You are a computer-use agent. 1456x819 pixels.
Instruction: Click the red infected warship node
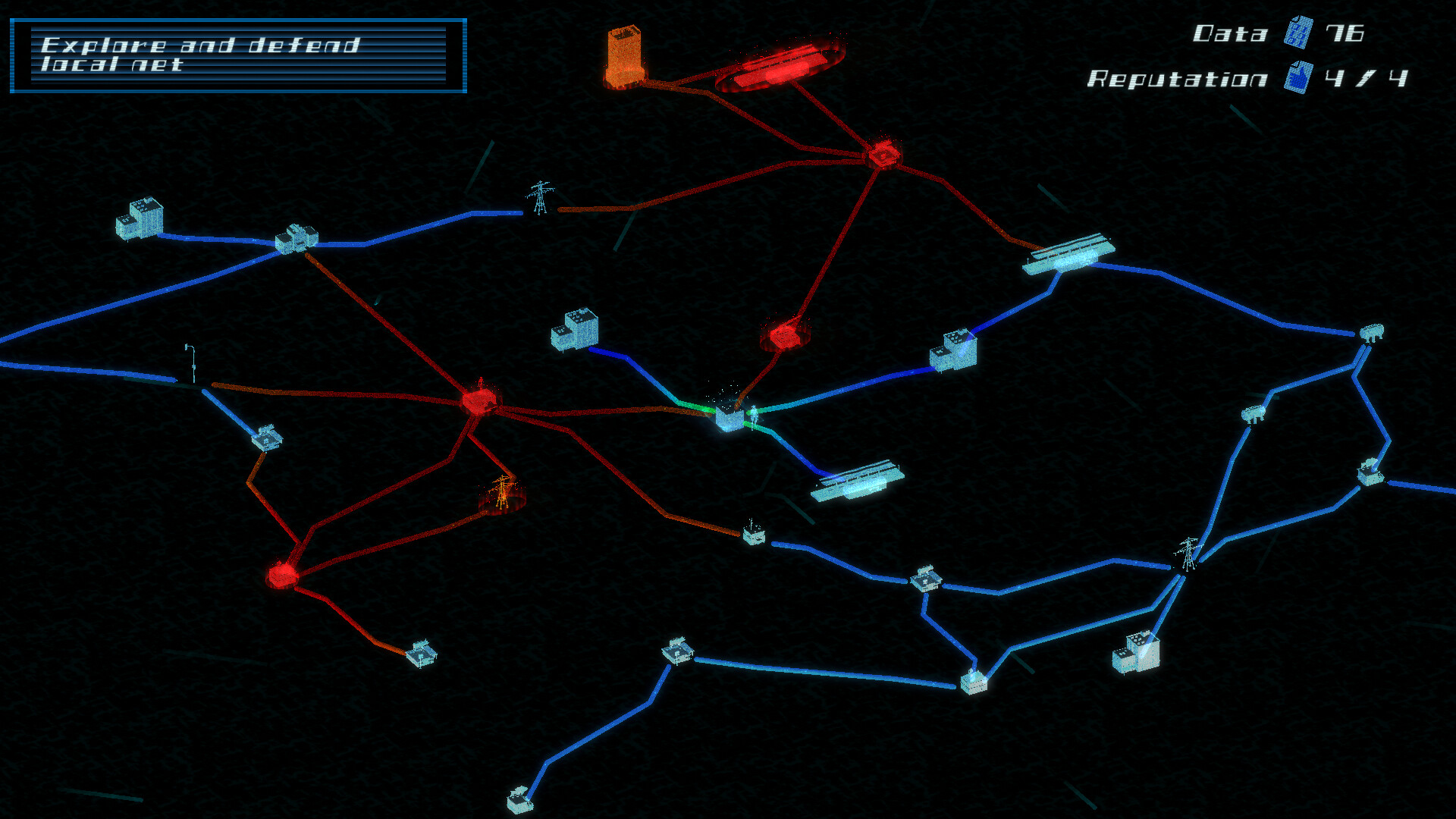tap(781, 67)
